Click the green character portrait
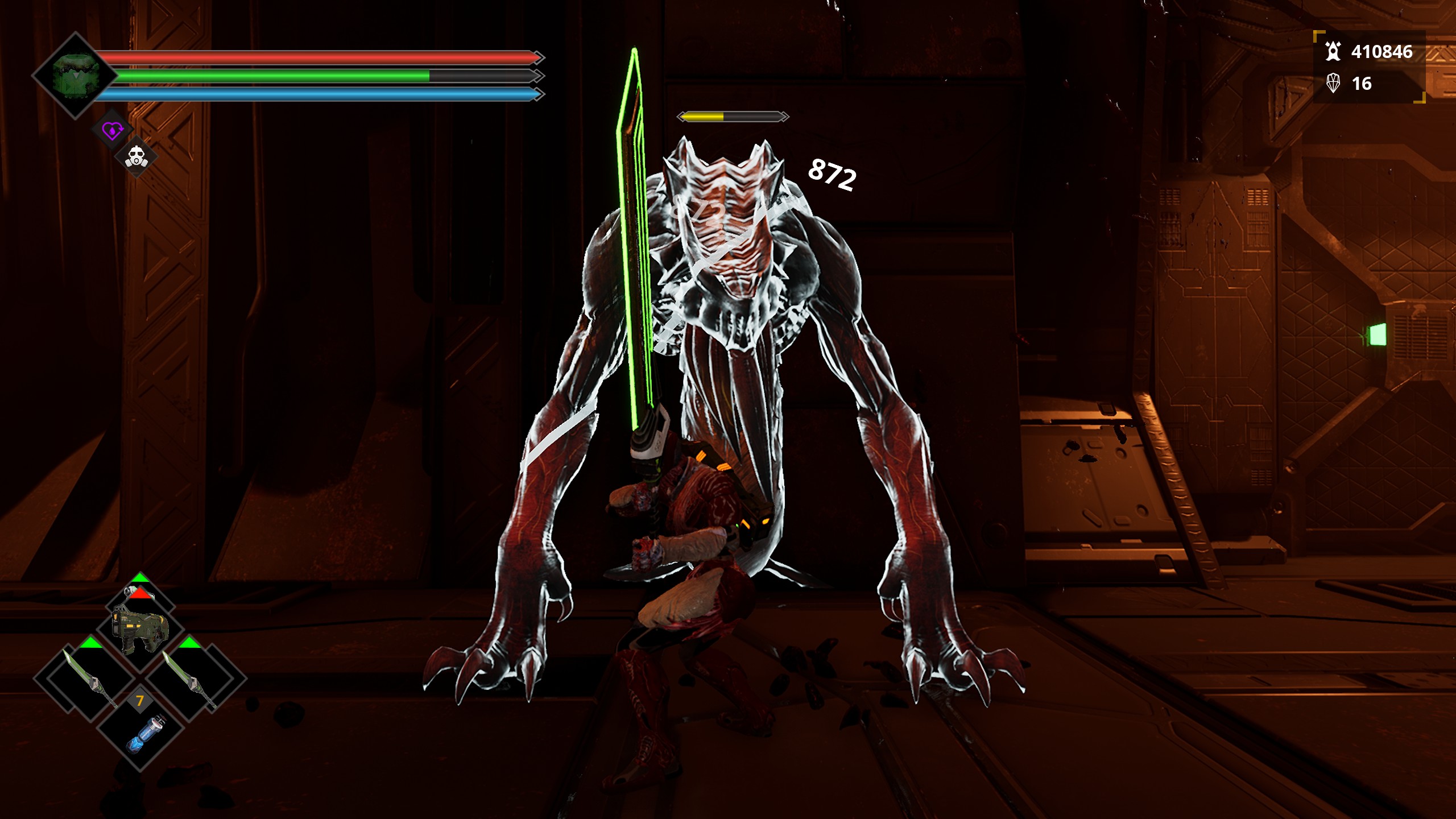 pyautogui.click(x=75, y=76)
